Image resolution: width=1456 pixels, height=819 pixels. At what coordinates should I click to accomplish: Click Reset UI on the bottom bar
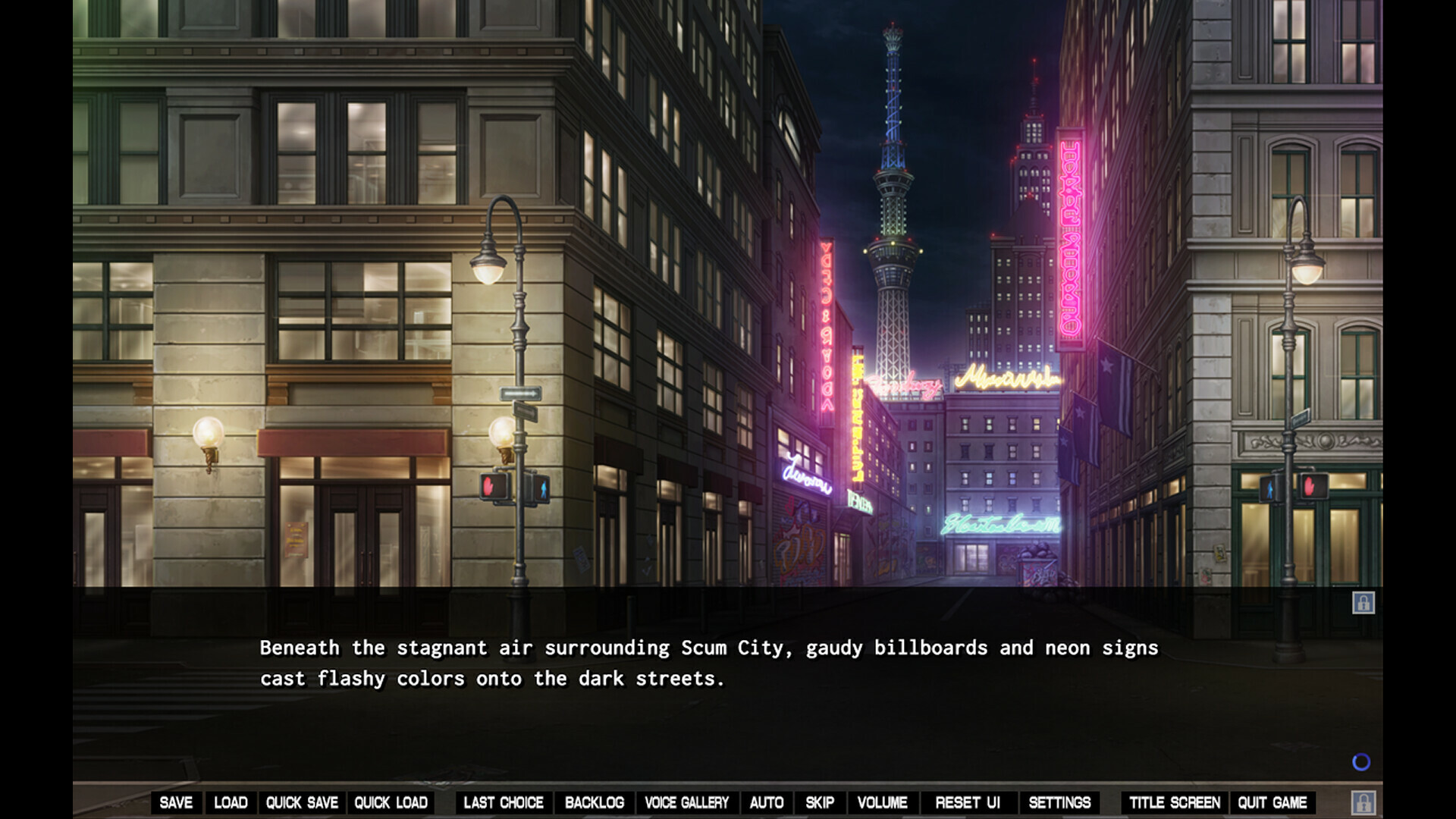pyautogui.click(x=968, y=802)
